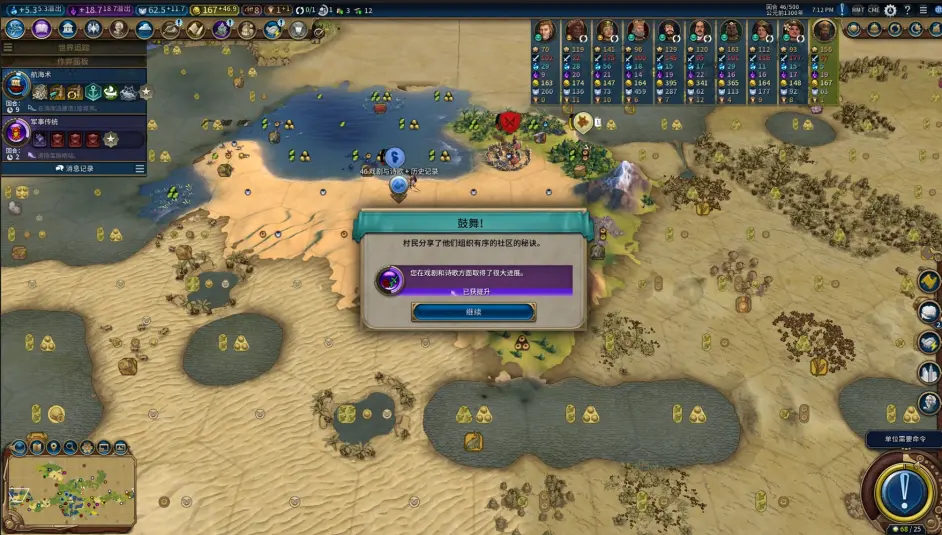942x535 pixels.
Task: Select your own leader portrait with green highlight
Action: point(823,31)
